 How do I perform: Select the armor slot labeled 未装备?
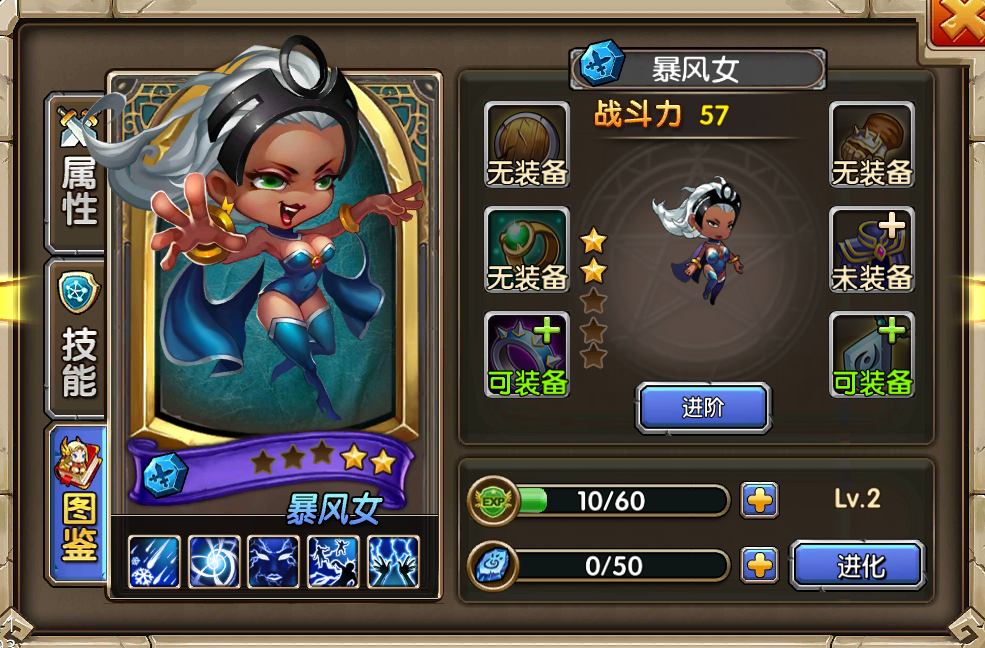[x=872, y=250]
